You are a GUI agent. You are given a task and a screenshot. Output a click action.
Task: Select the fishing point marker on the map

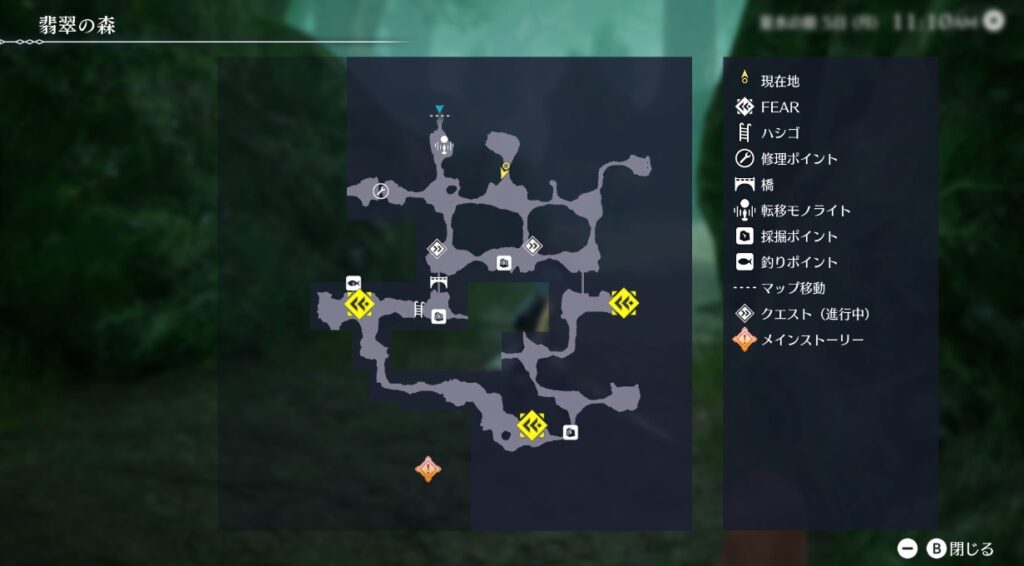tap(353, 283)
